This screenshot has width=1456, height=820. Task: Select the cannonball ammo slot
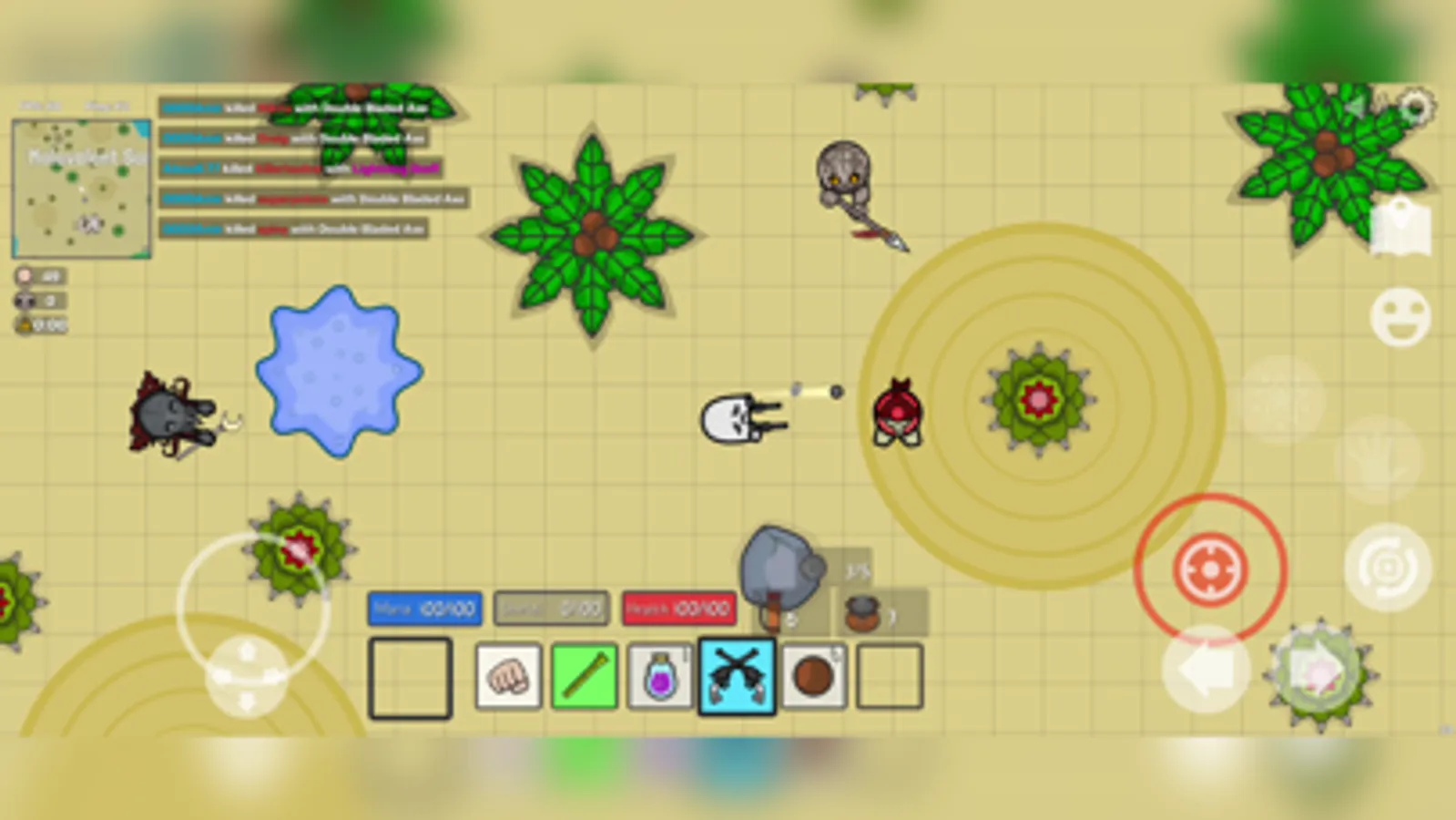(x=813, y=674)
